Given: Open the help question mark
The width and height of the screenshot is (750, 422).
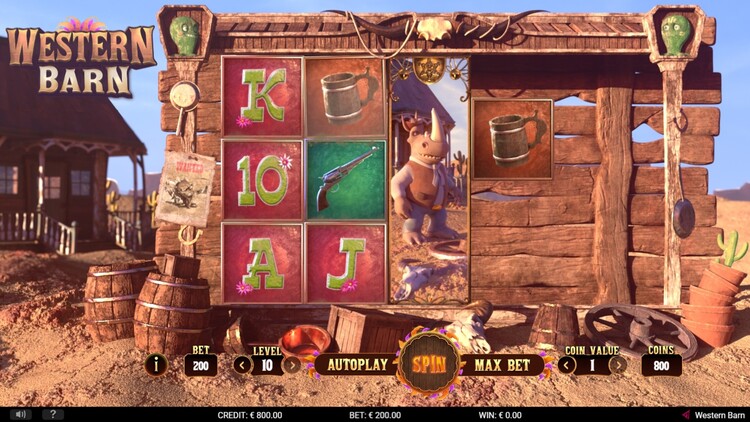Looking at the screenshot, I should pyautogui.click(x=50, y=414).
